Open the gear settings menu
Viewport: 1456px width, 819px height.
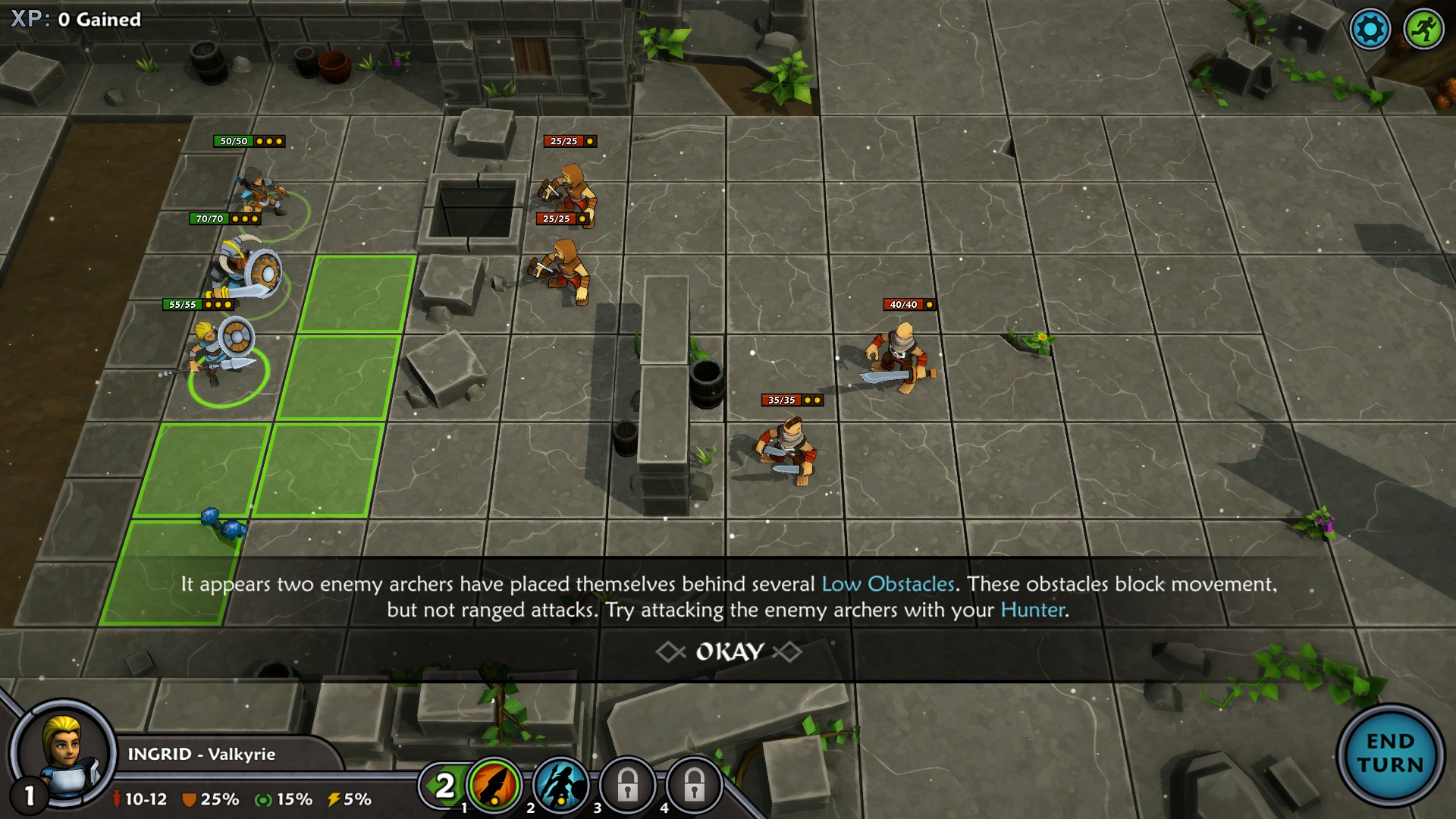(x=1370, y=30)
